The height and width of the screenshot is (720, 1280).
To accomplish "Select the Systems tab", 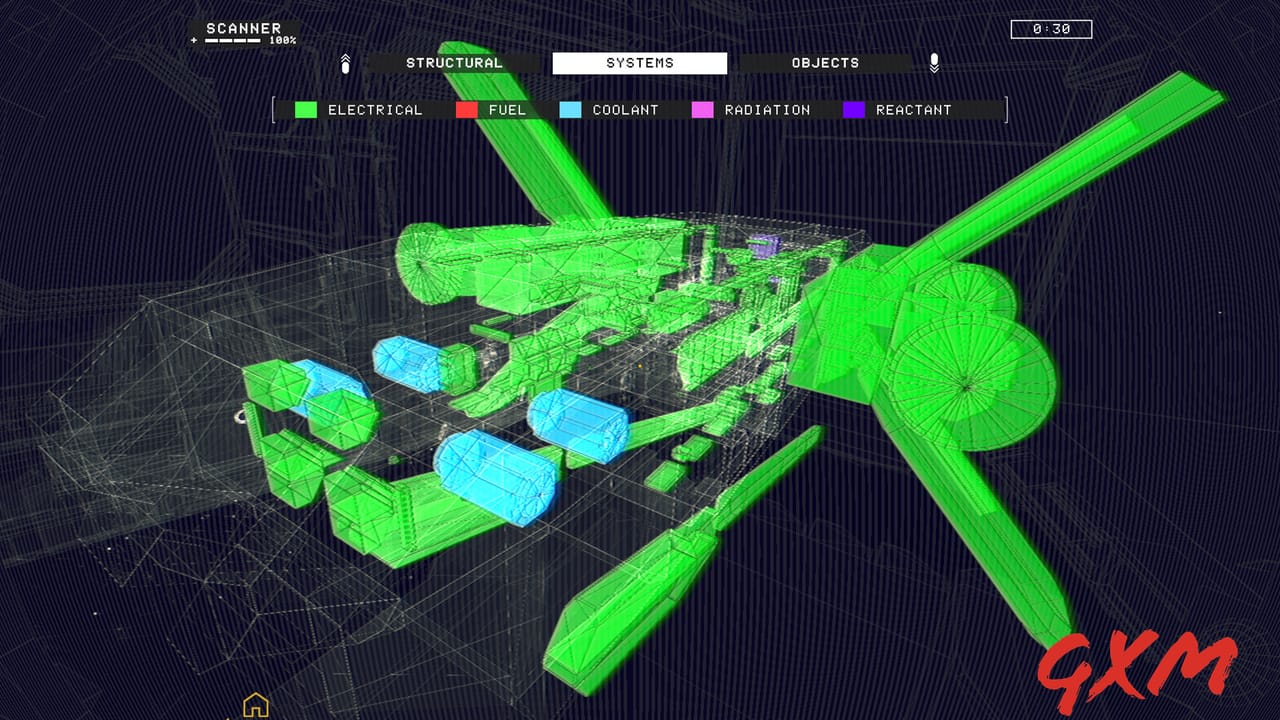I will (x=641, y=62).
